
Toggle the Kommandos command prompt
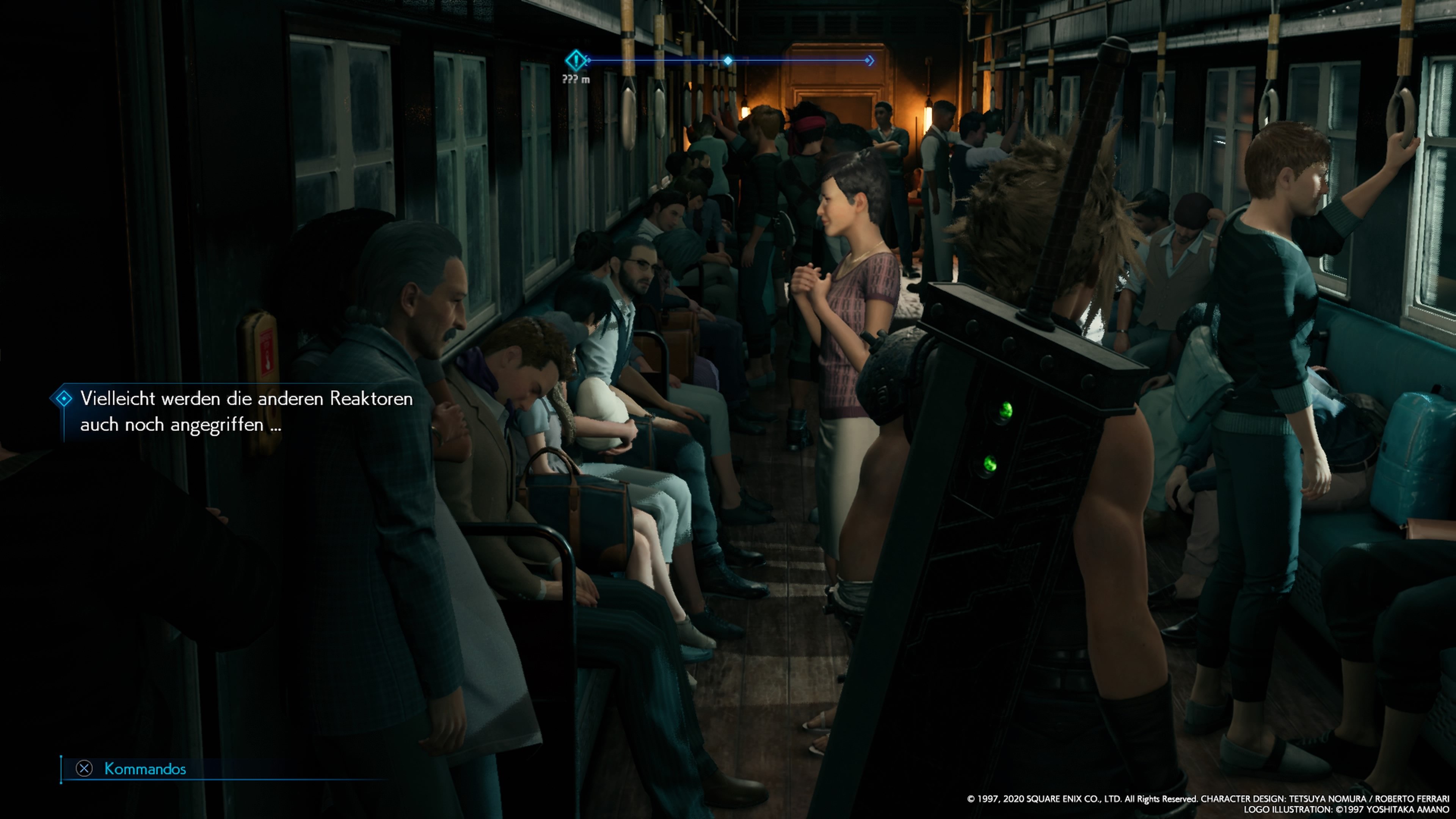[x=146, y=768]
